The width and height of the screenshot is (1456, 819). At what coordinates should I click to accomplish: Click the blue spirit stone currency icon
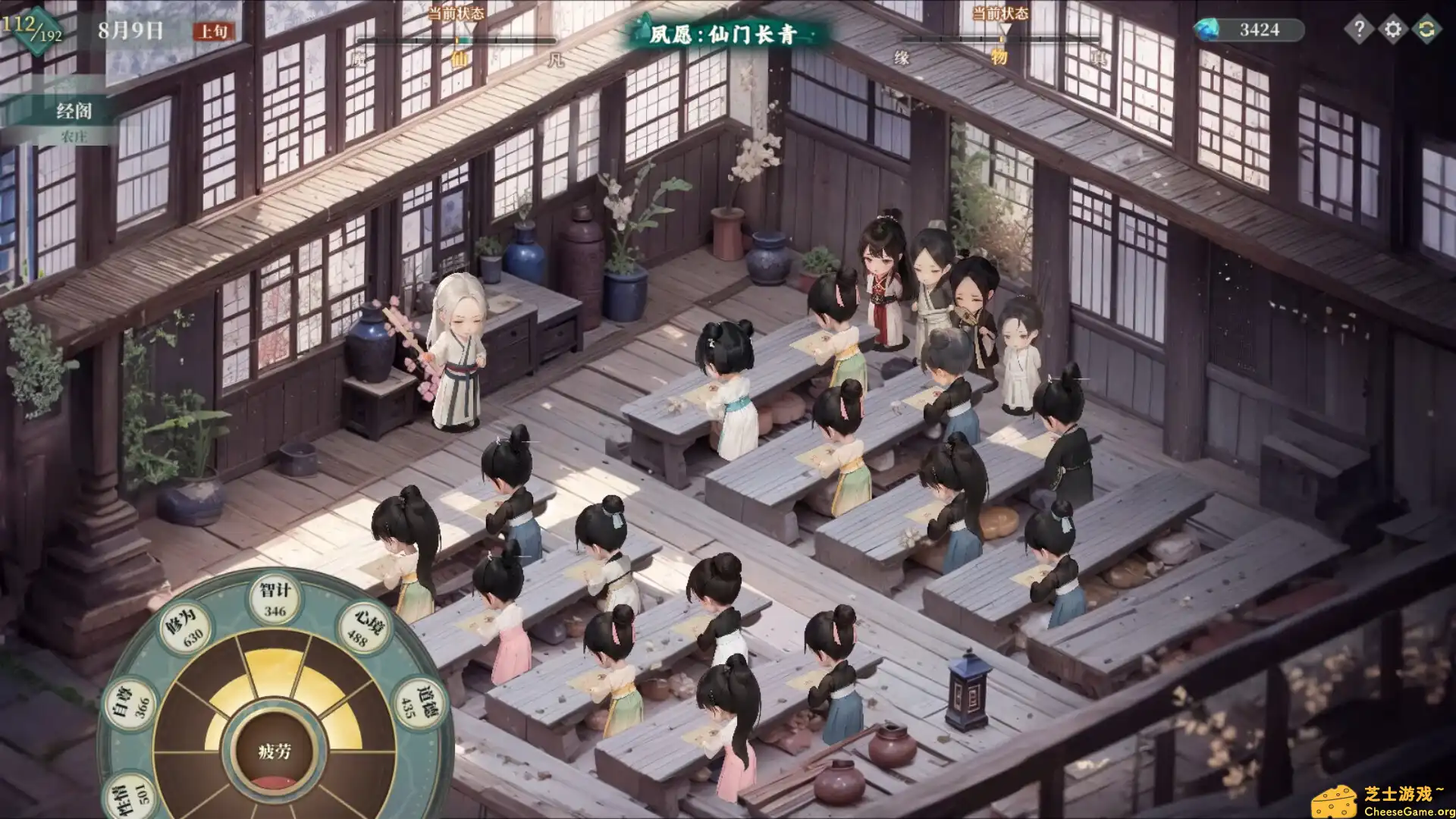1207,30
